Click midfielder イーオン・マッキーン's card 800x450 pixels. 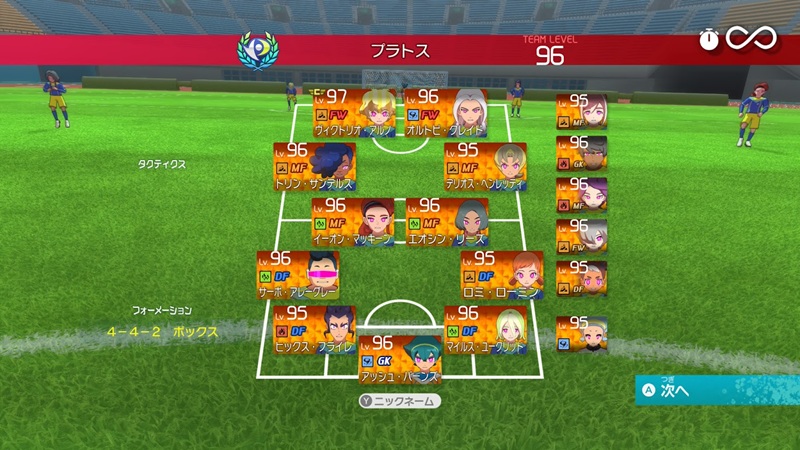tap(352, 220)
